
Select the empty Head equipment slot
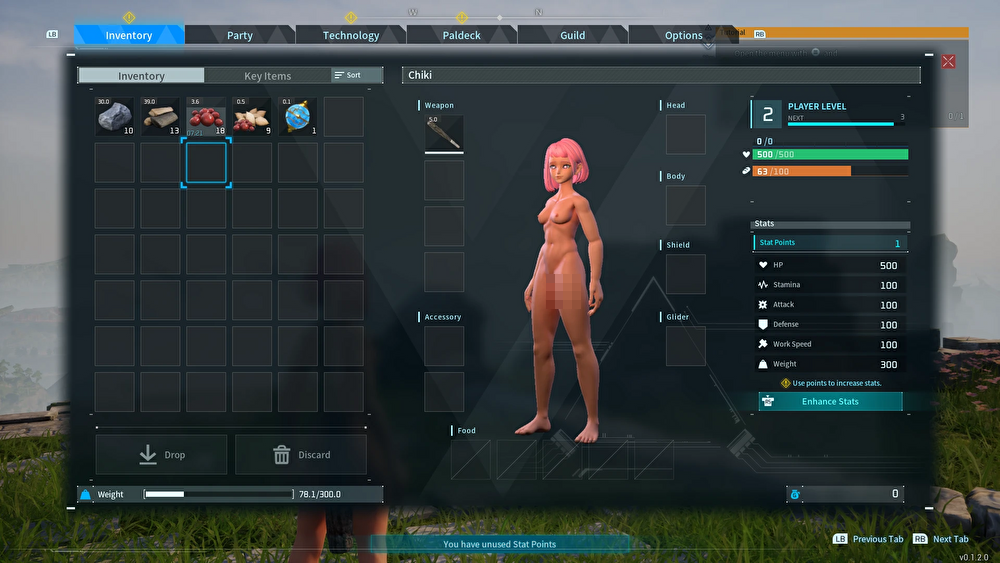[x=686, y=134]
